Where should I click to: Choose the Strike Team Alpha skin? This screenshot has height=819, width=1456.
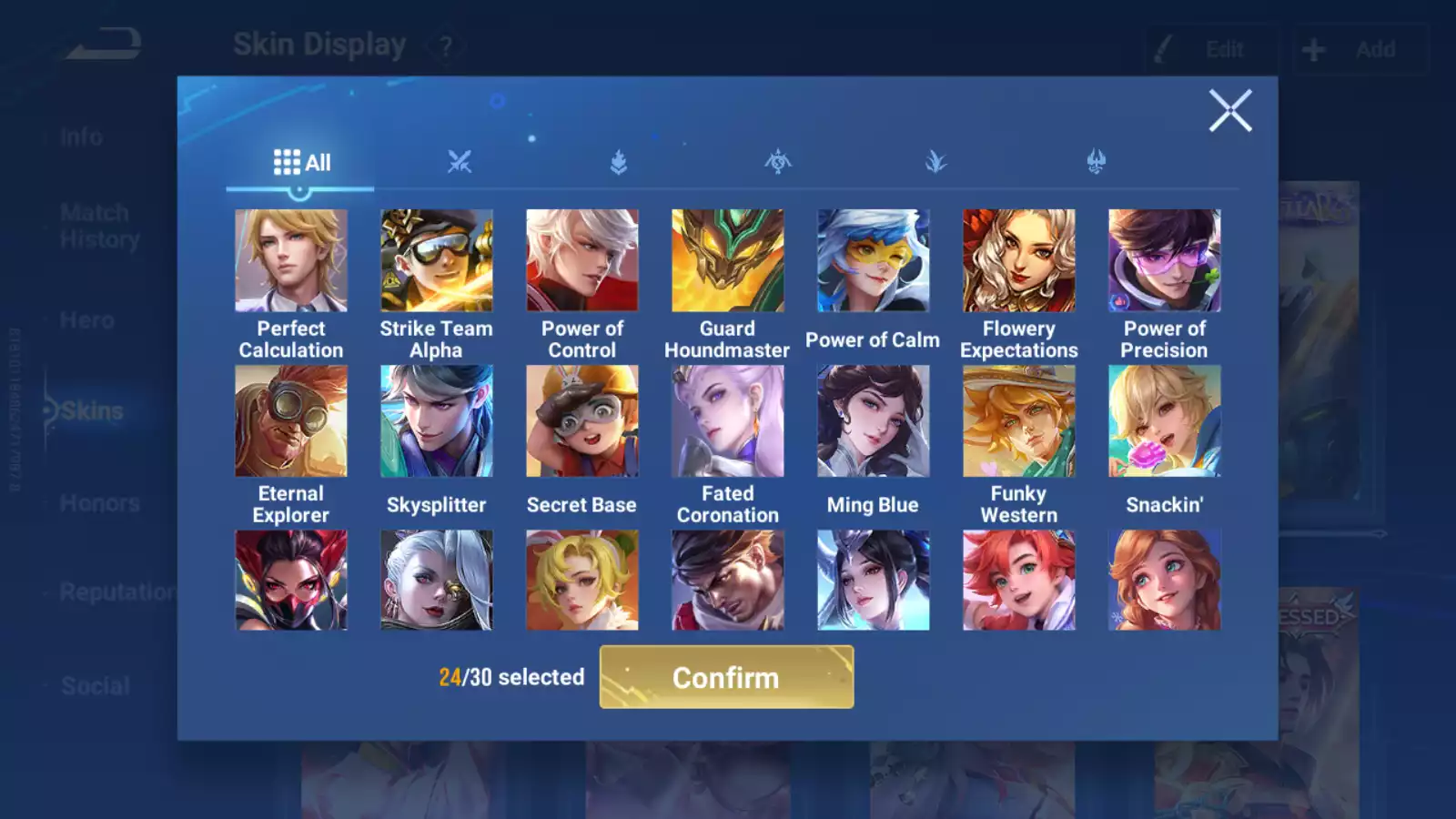pos(437,261)
